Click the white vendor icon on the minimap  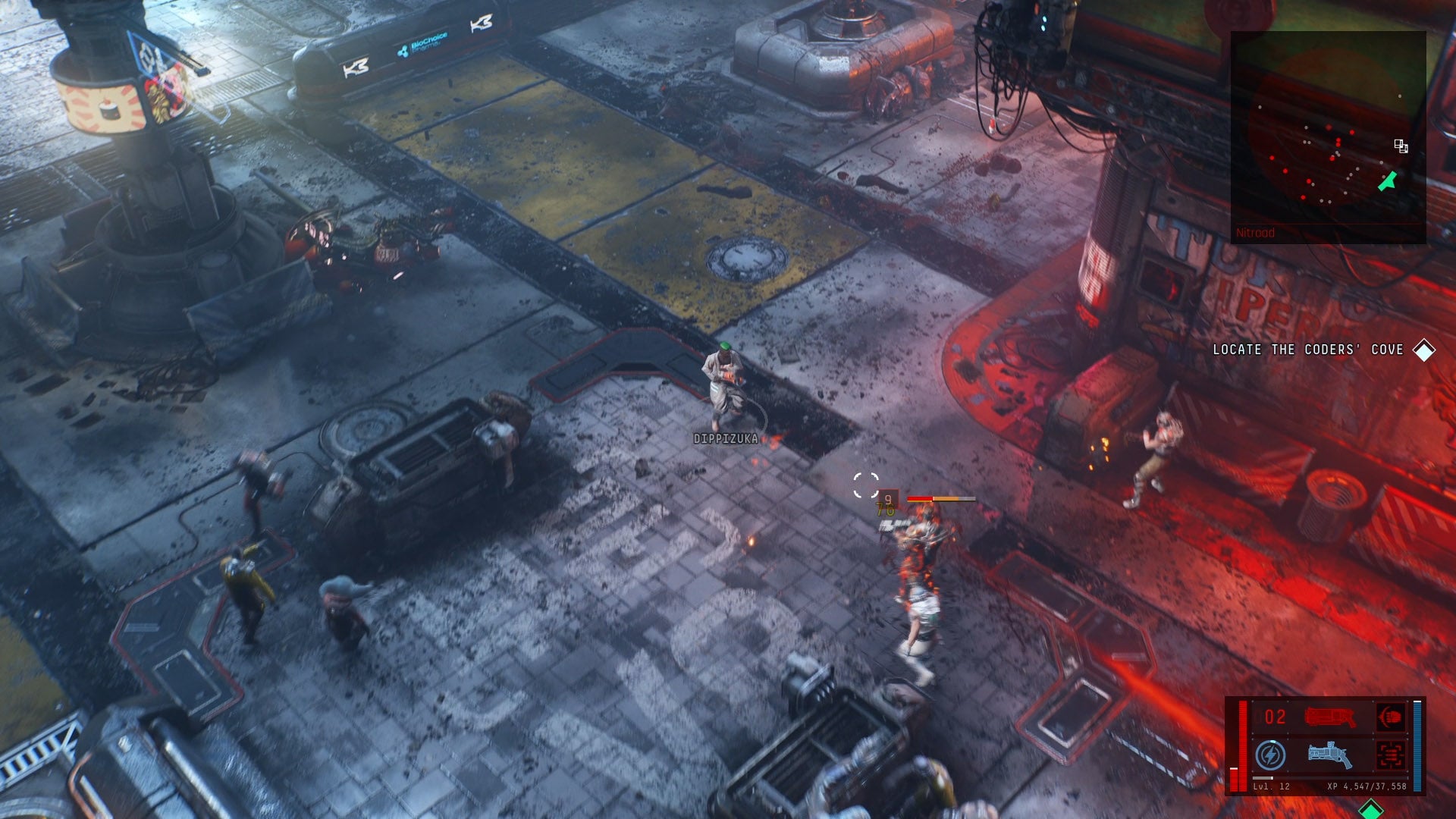(1400, 147)
